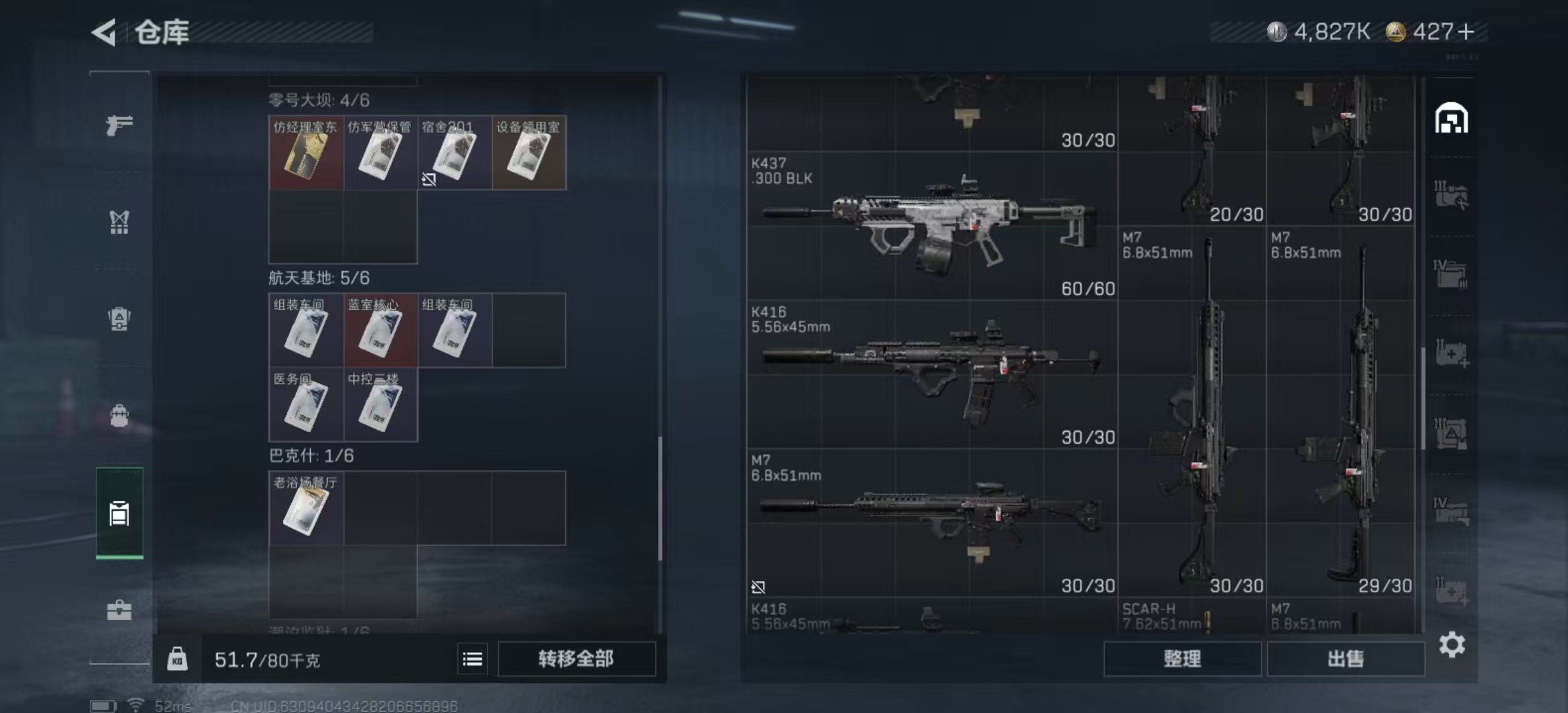
Task: Add more gold currency with the plus
Action: pyautogui.click(x=1466, y=32)
